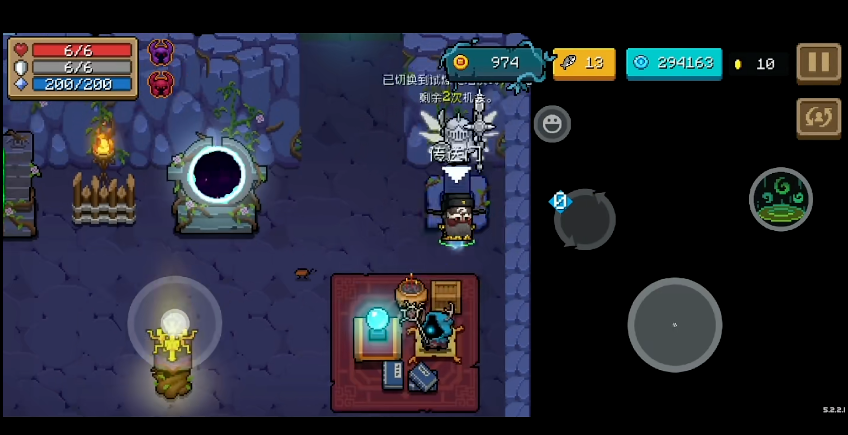Open the smiley emote menu
The image size is (848, 435).
tap(552, 124)
